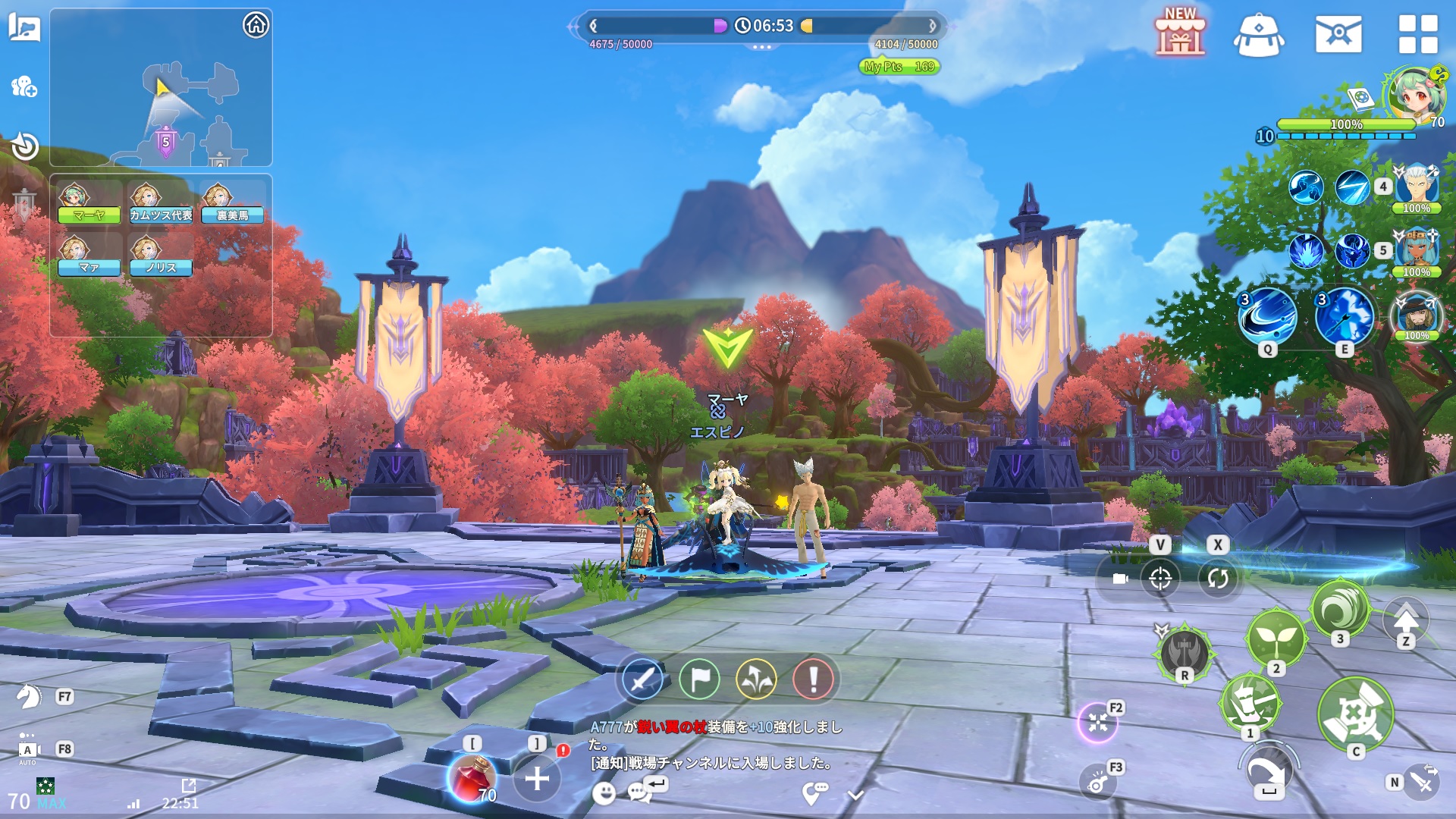Screen dimensions: 1456x819
Task: Select the red exclamation alert command
Action: pos(813,679)
